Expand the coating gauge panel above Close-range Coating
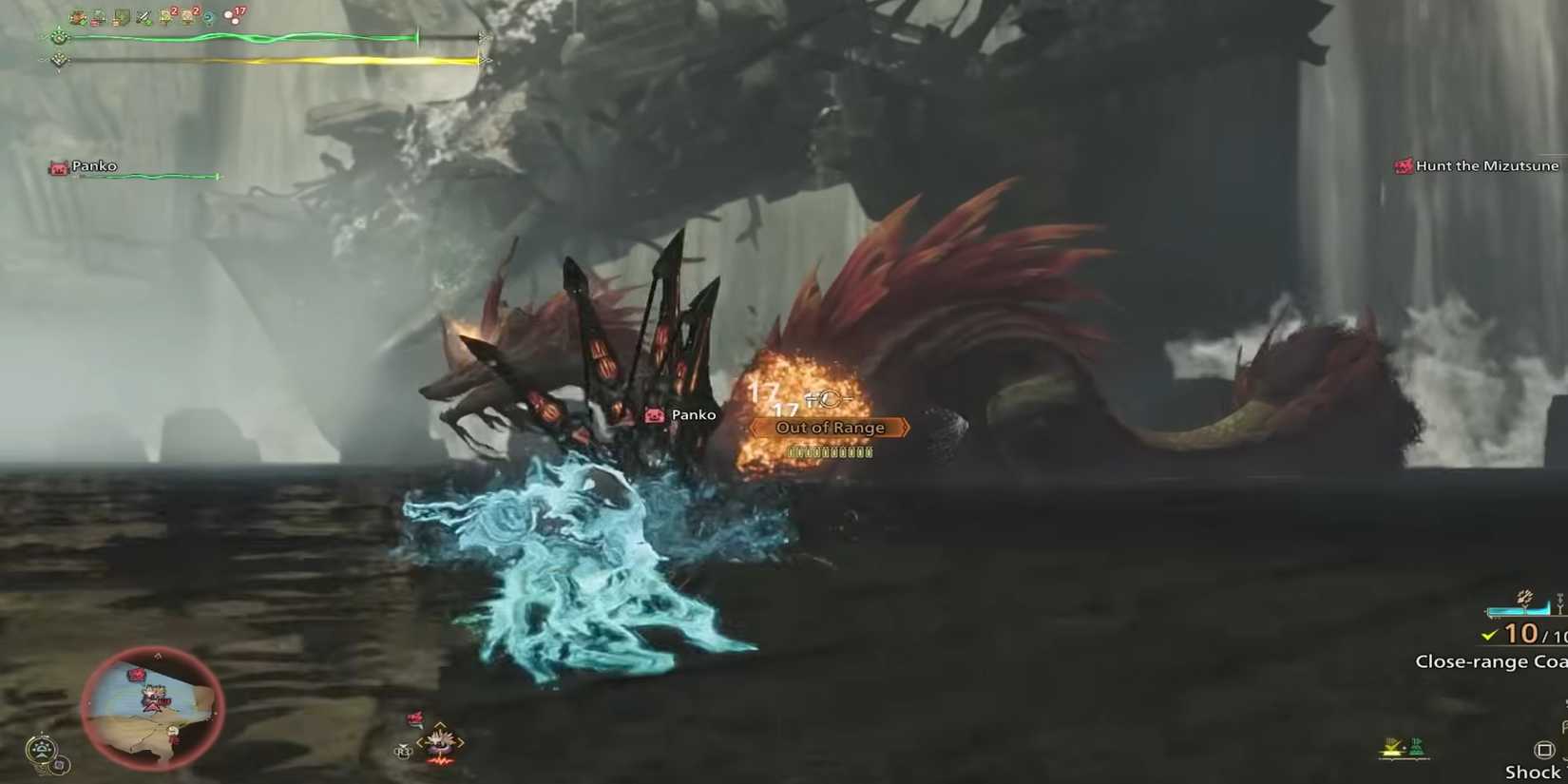This screenshot has width=1568, height=784. 1517,610
